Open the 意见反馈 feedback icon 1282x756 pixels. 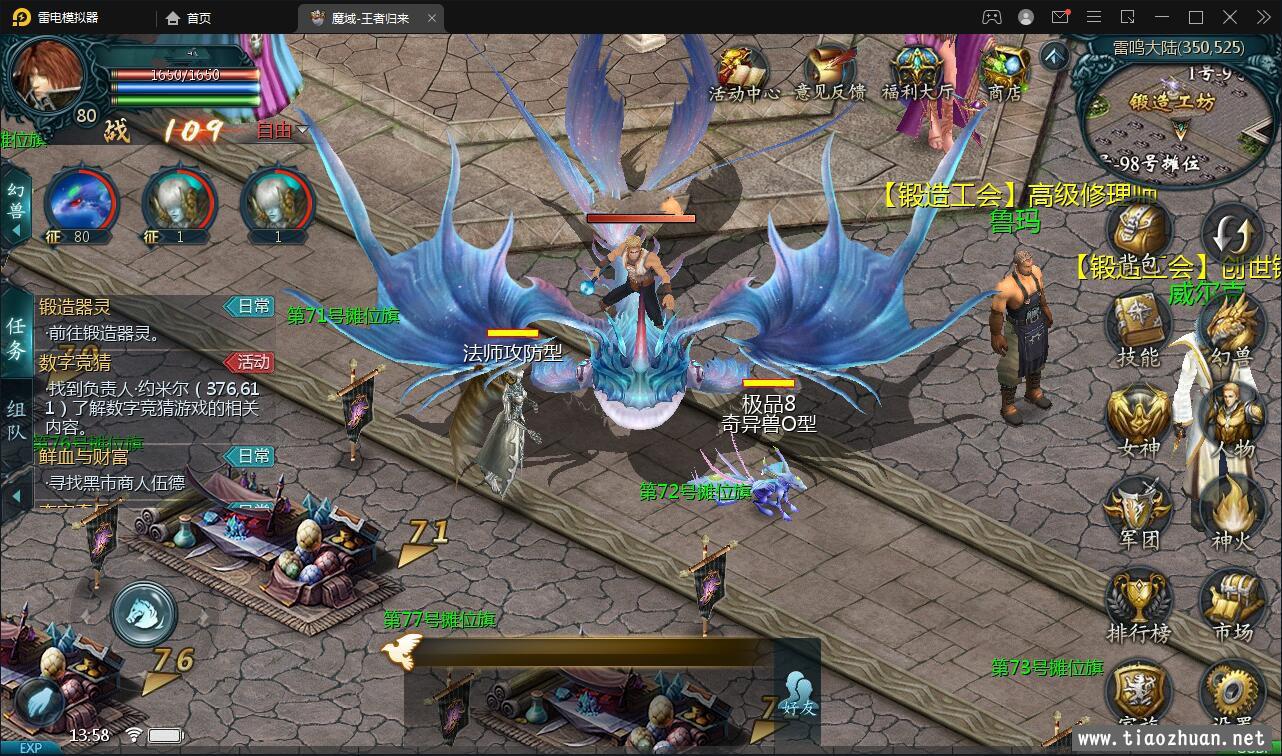coord(830,71)
